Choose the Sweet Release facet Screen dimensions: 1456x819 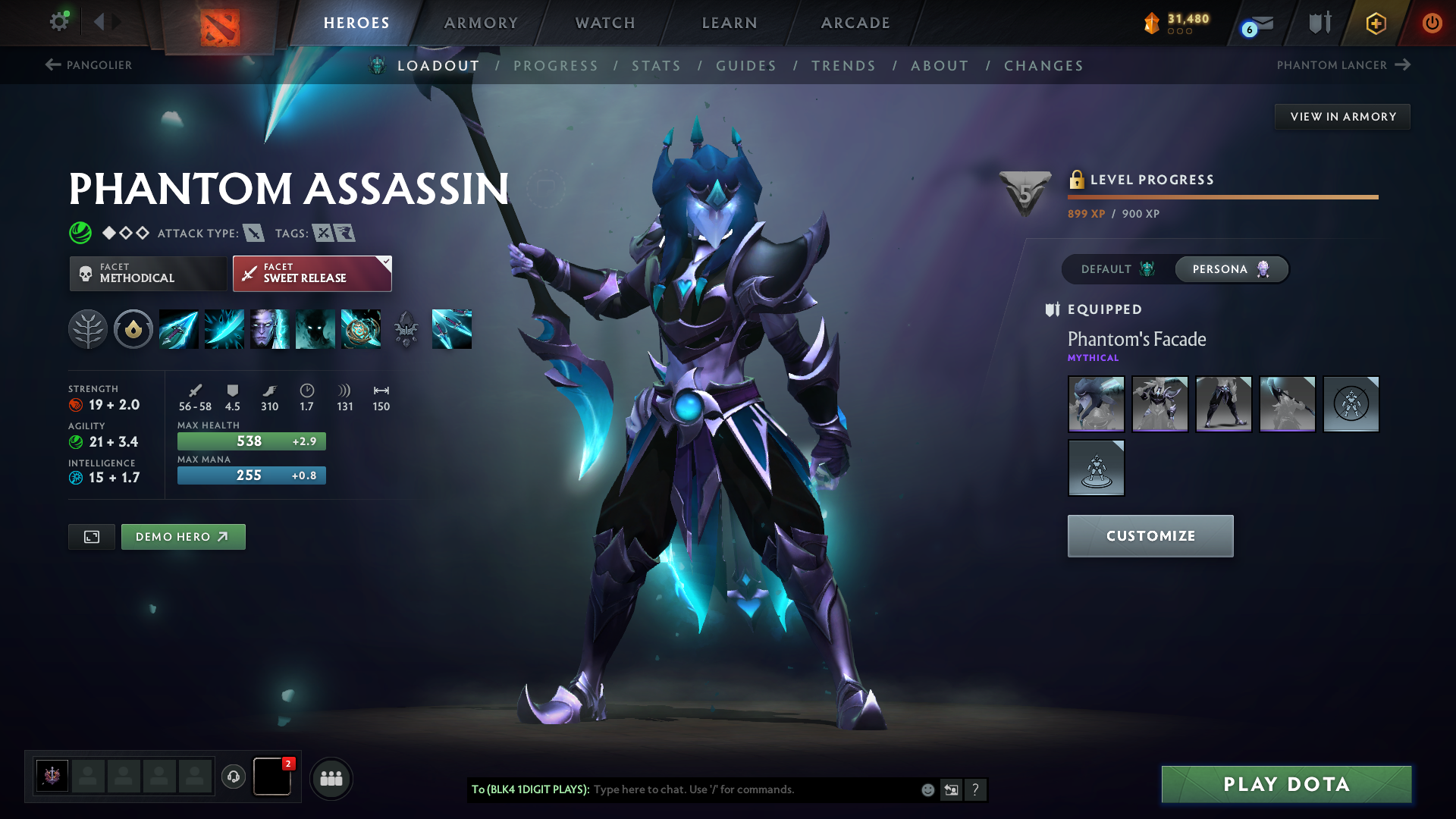[x=312, y=273]
